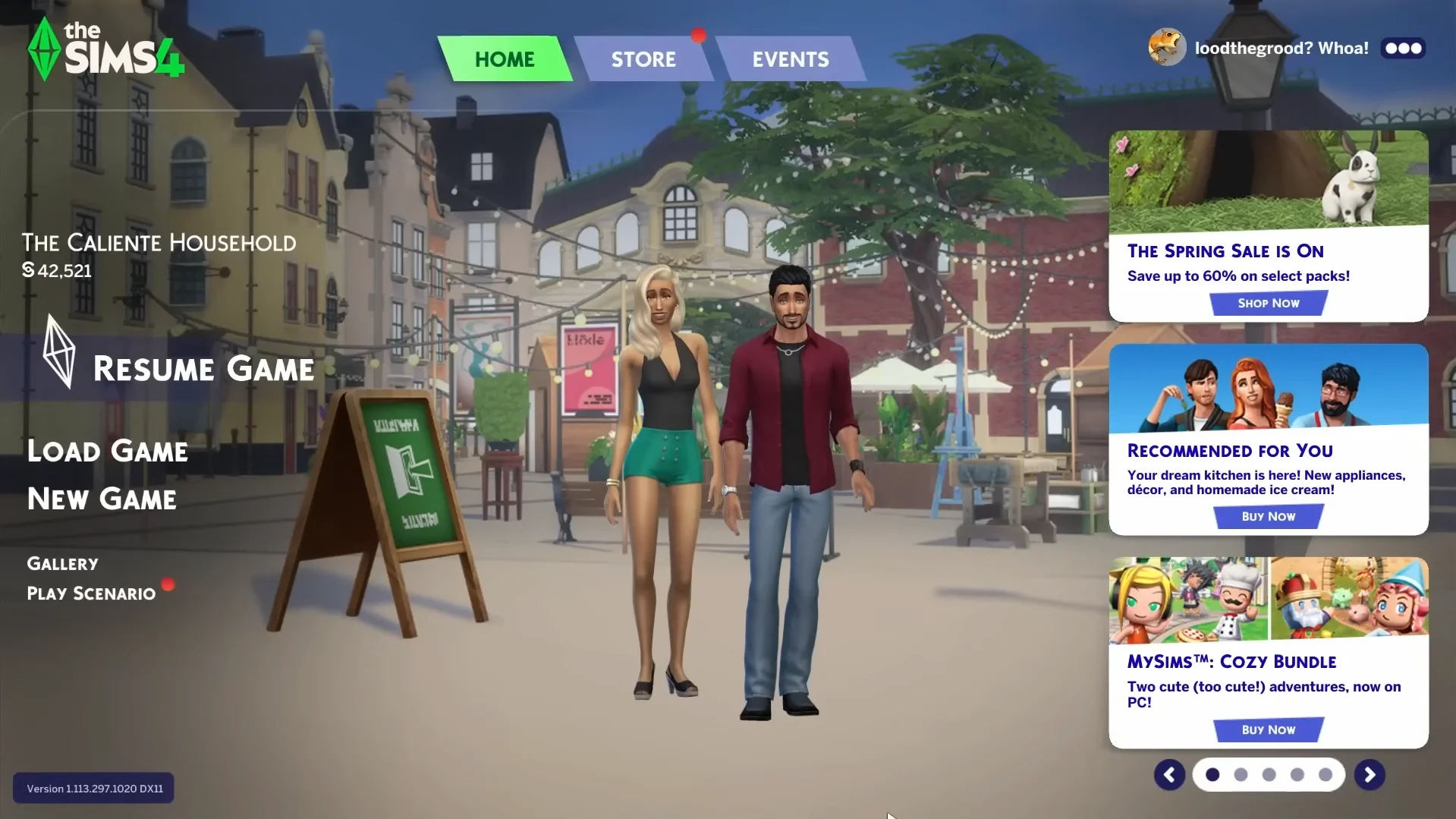
Task: Click Buy Now on Recommended for You
Action: pyautogui.click(x=1269, y=516)
